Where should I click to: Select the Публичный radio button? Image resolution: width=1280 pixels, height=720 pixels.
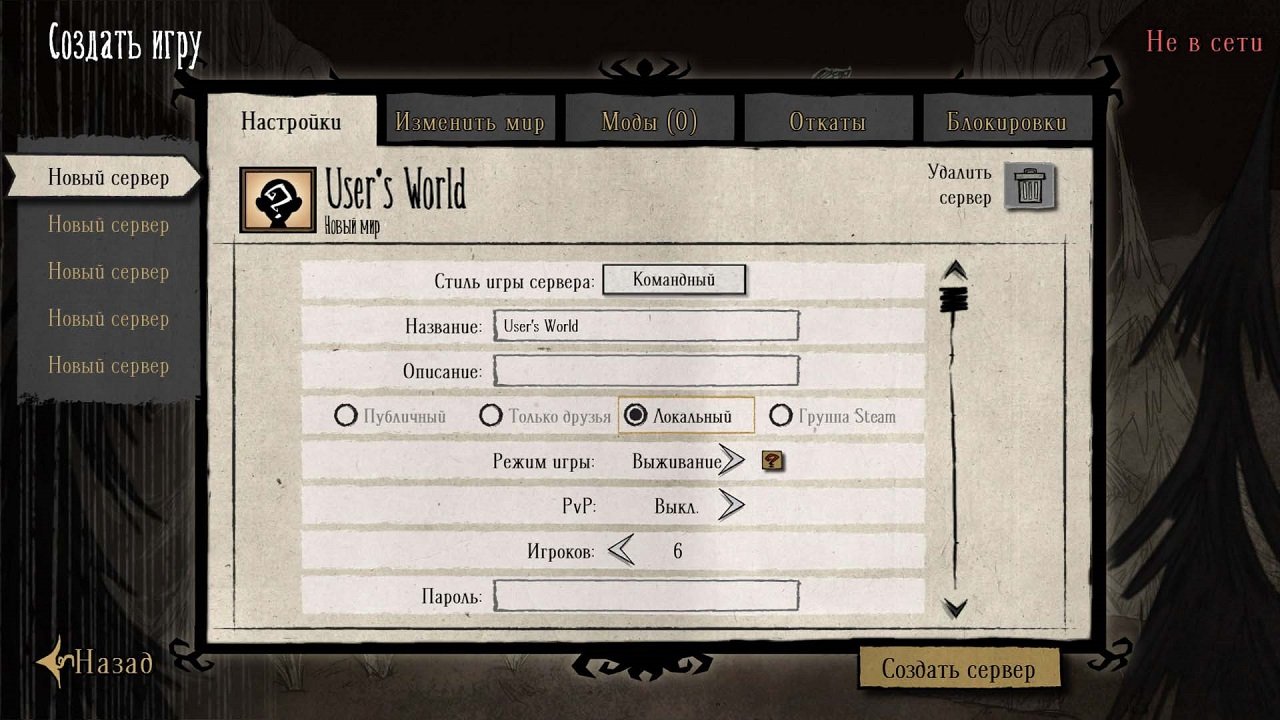click(x=347, y=414)
